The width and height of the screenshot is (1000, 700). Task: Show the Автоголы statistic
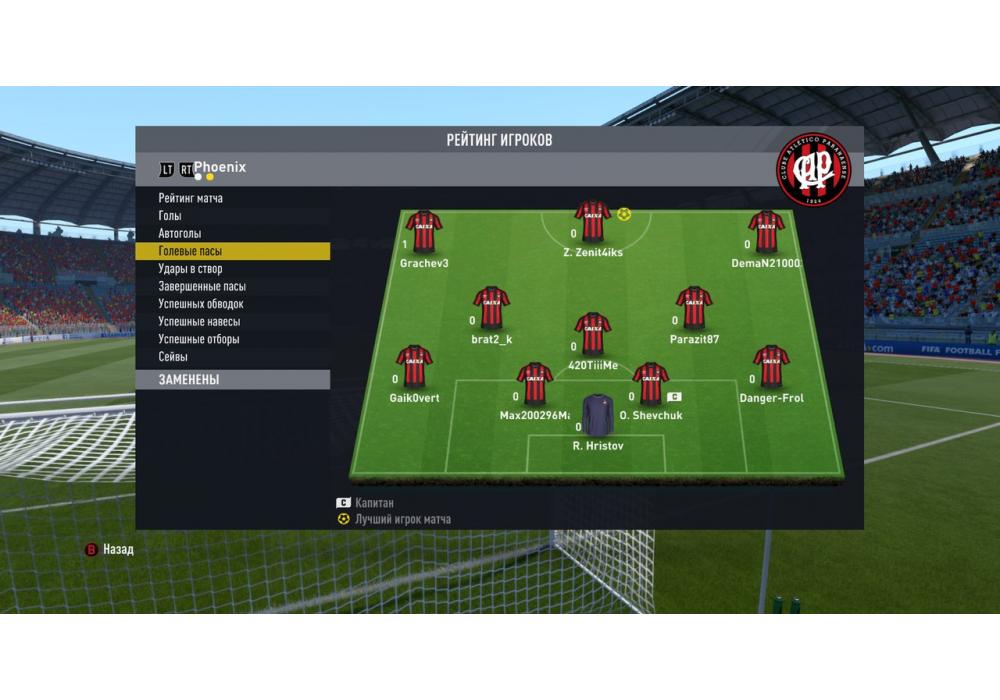pyautogui.click(x=180, y=233)
